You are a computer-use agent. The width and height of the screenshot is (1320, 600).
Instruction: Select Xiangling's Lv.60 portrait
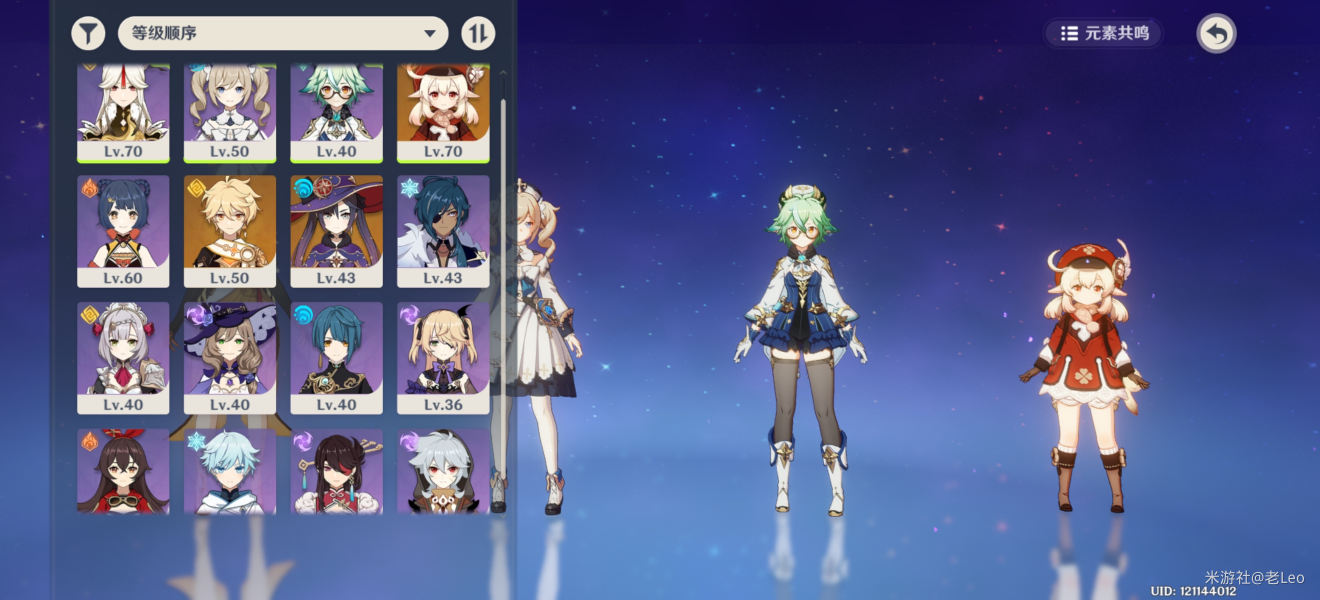[123, 231]
